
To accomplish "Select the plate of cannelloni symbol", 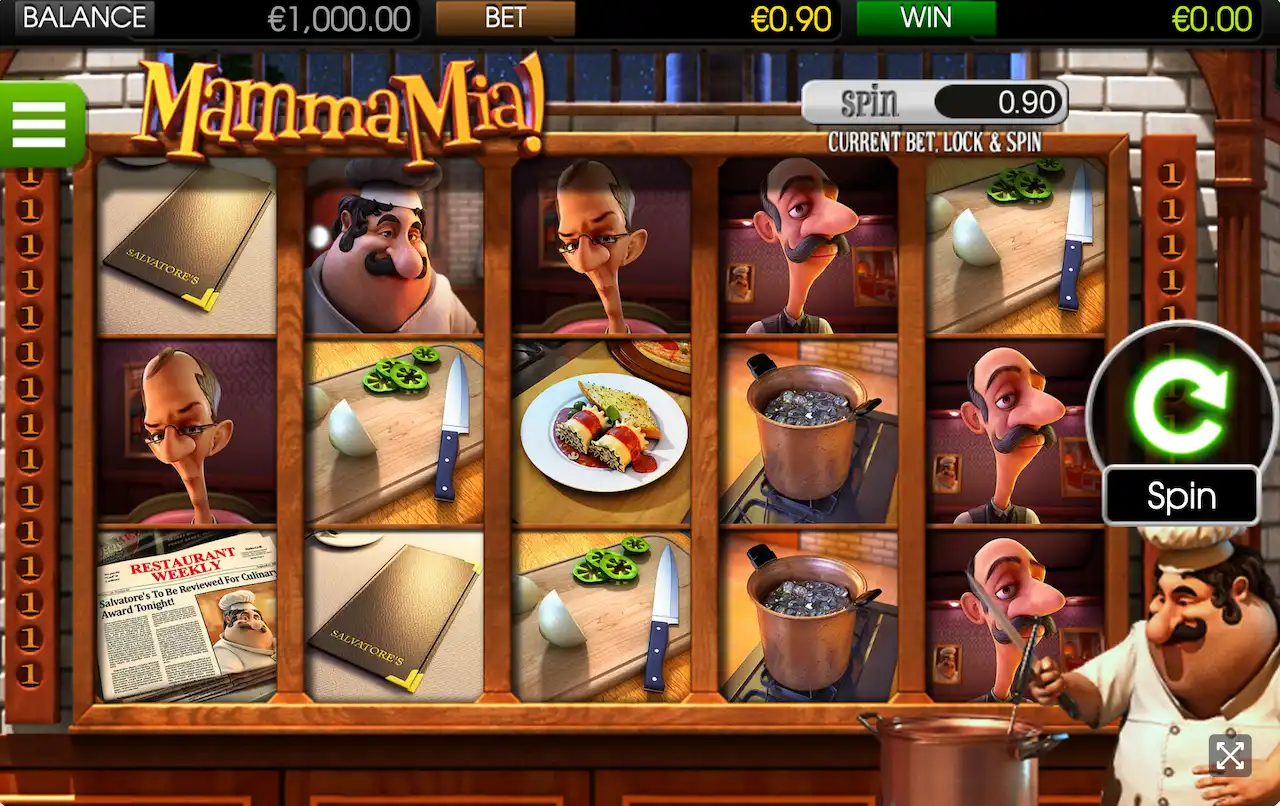I will 603,432.
